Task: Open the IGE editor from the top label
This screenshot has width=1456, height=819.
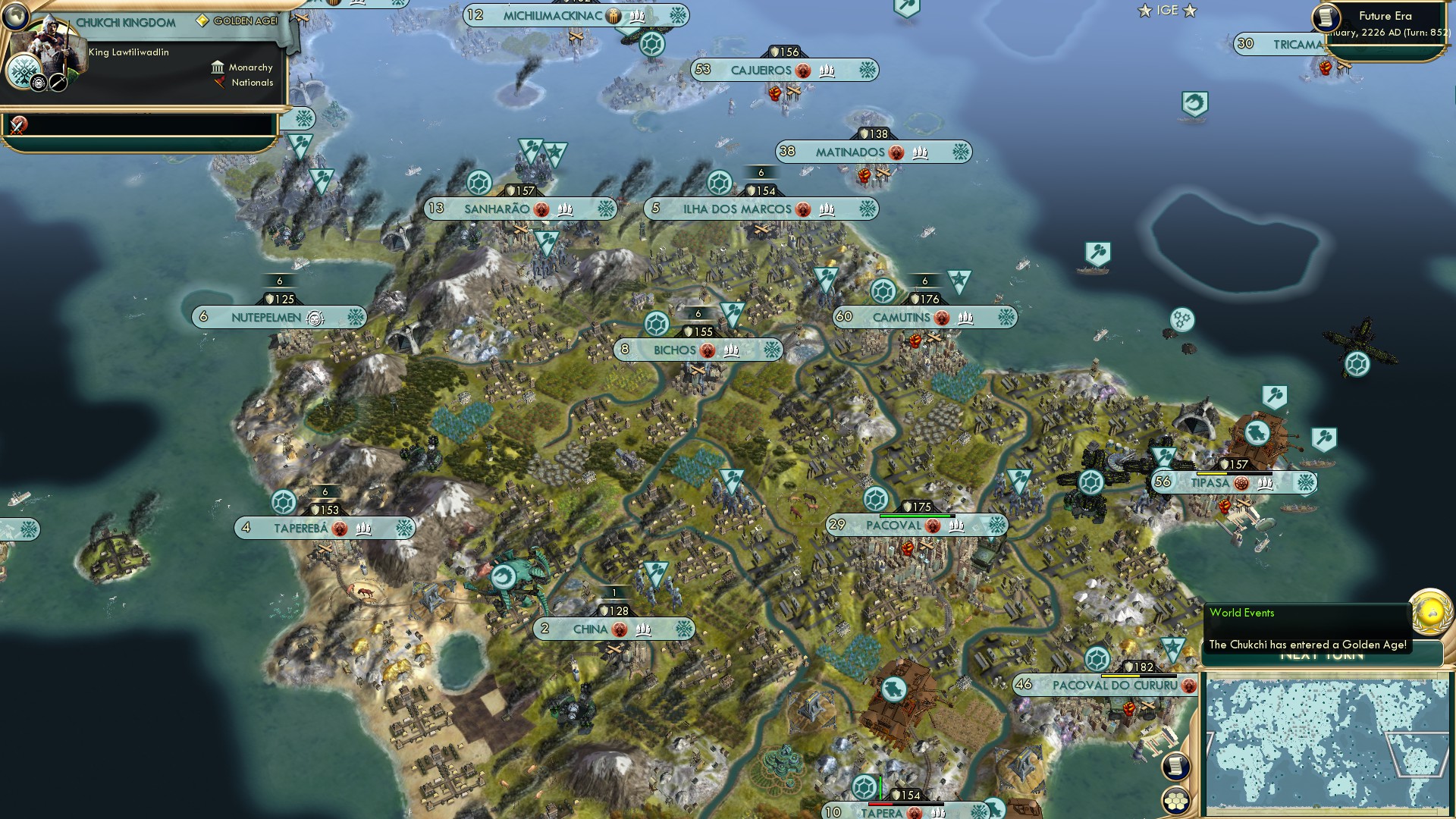Action: [x=1166, y=11]
